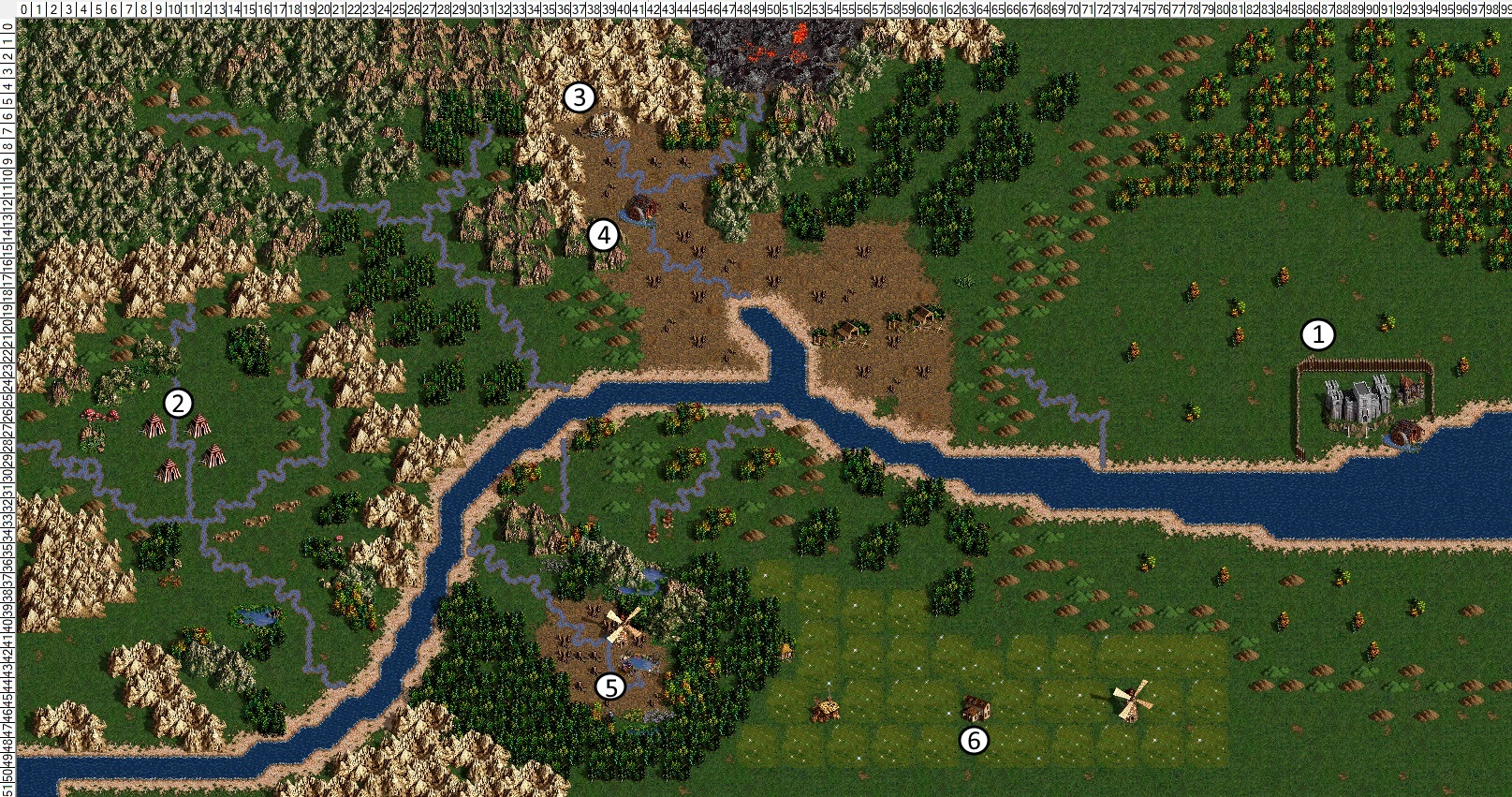Open location marker number 4

[x=604, y=235]
